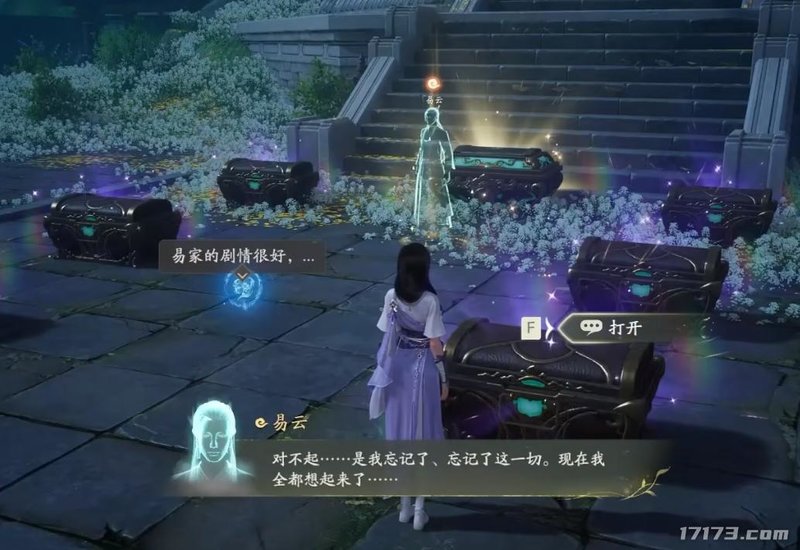This screenshot has width=800, height=550.
Task: Select the glowing blue message marker icon
Action: click(239, 289)
